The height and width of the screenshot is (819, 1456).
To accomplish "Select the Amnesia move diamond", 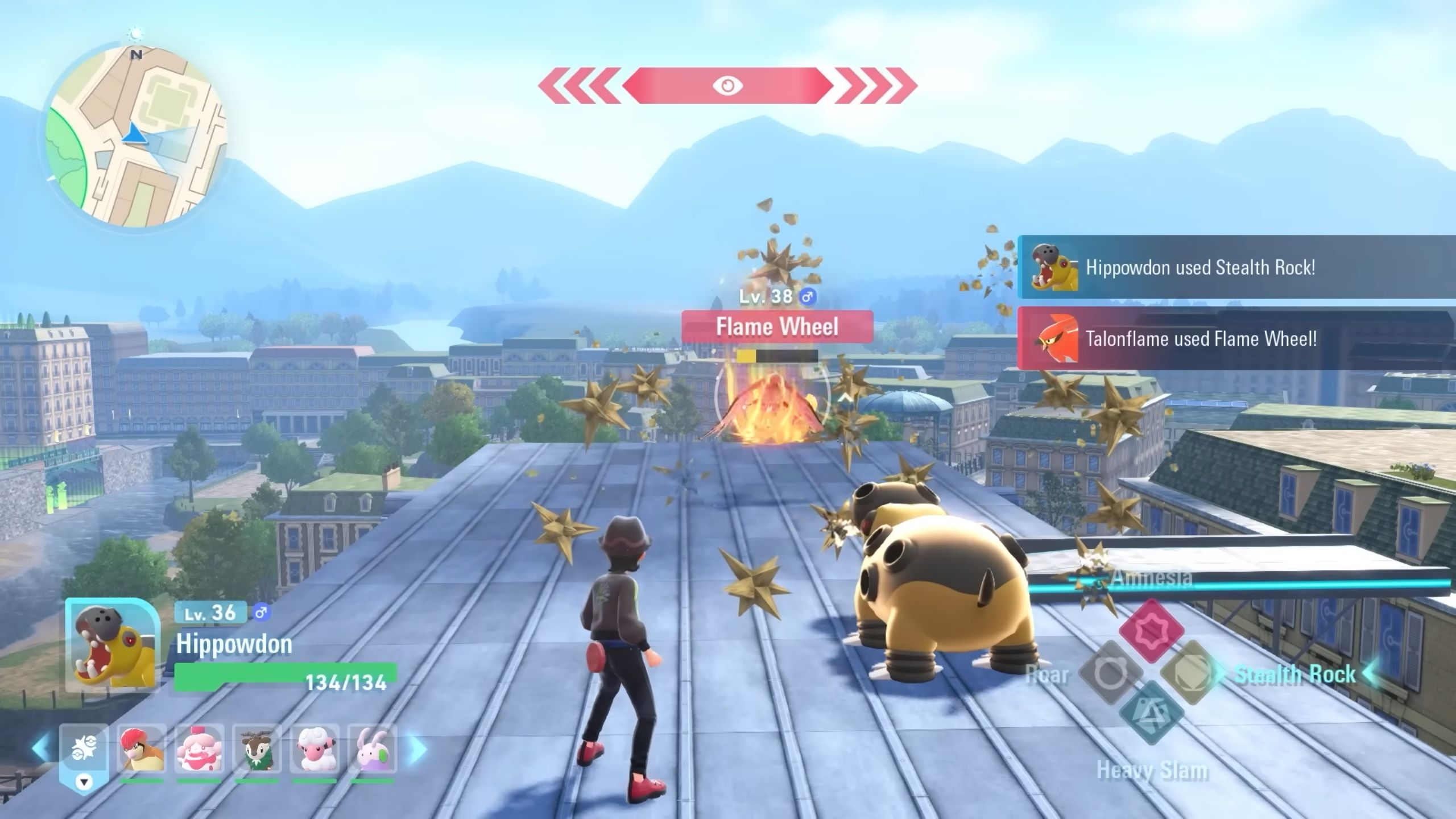I will pyautogui.click(x=1151, y=630).
